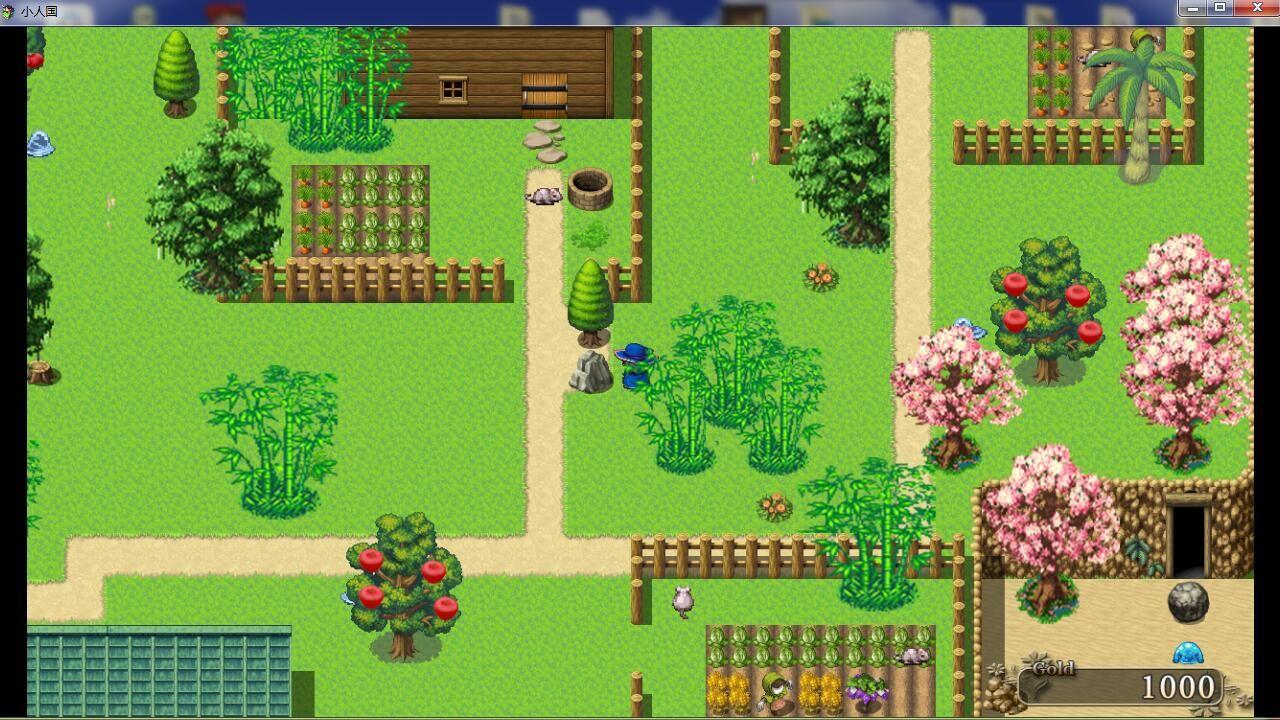The width and height of the screenshot is (1280, 720).
Task: Click the blue slime on the far left edge
Action: pos(40,146)
